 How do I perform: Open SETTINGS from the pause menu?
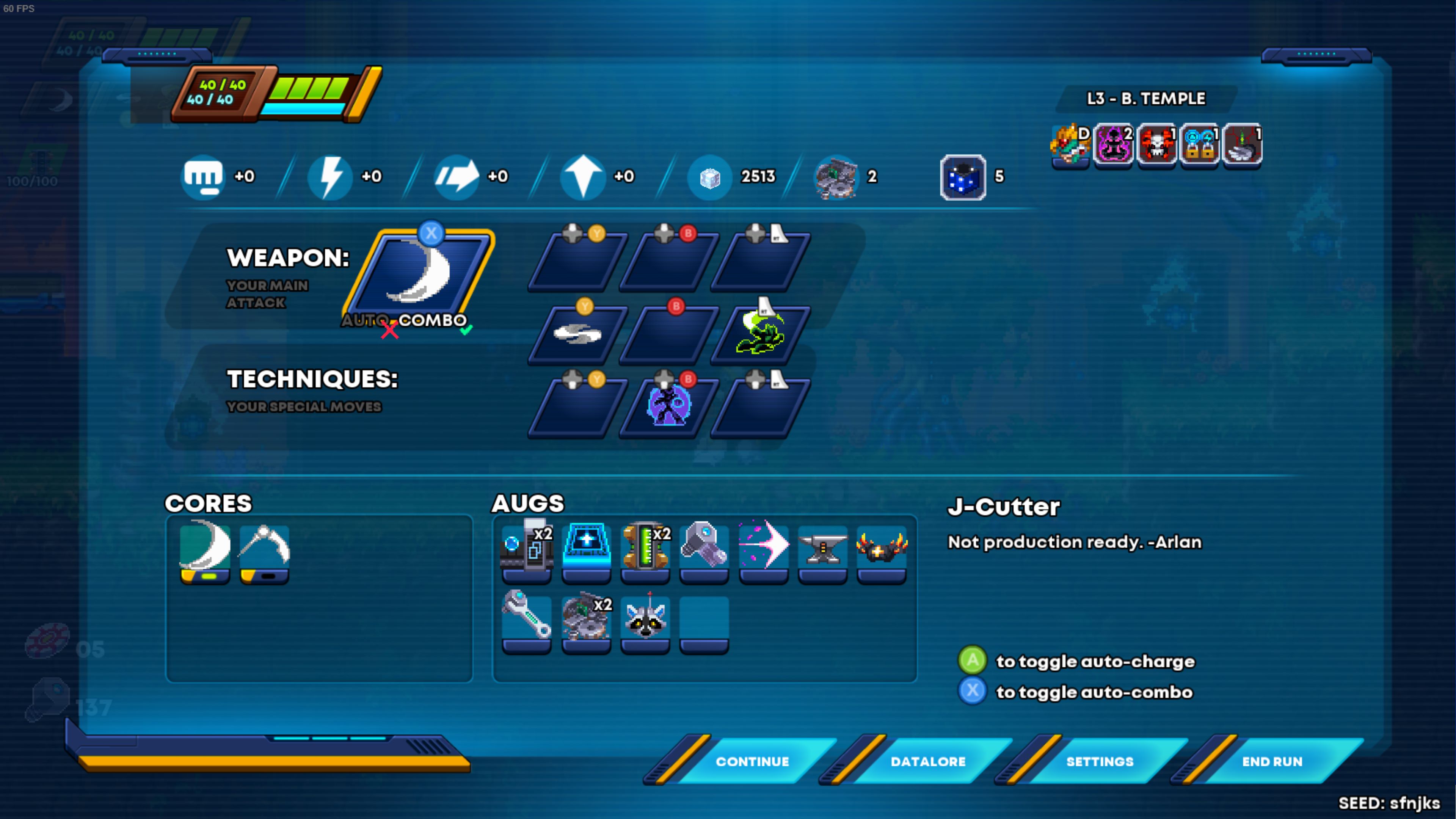pos(1099,761)
